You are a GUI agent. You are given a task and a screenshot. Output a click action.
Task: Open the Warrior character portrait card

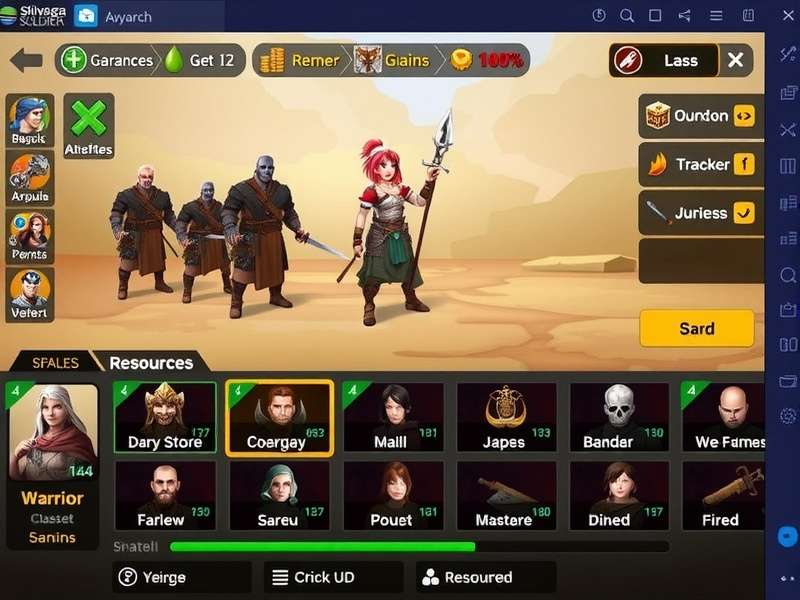click(x=53, y=465)
